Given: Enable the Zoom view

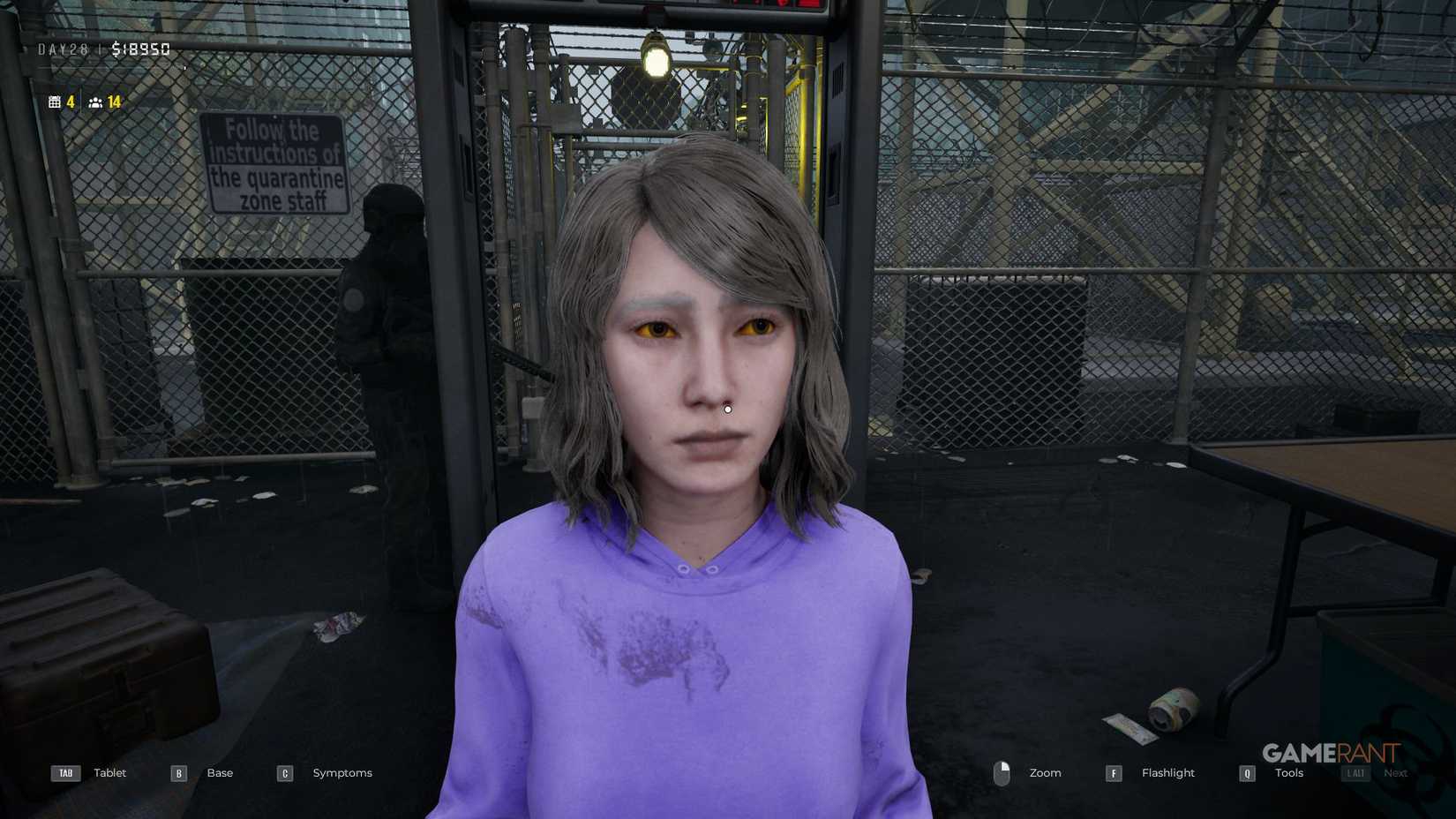Looking at the screenshot, I should point(1045,772).
